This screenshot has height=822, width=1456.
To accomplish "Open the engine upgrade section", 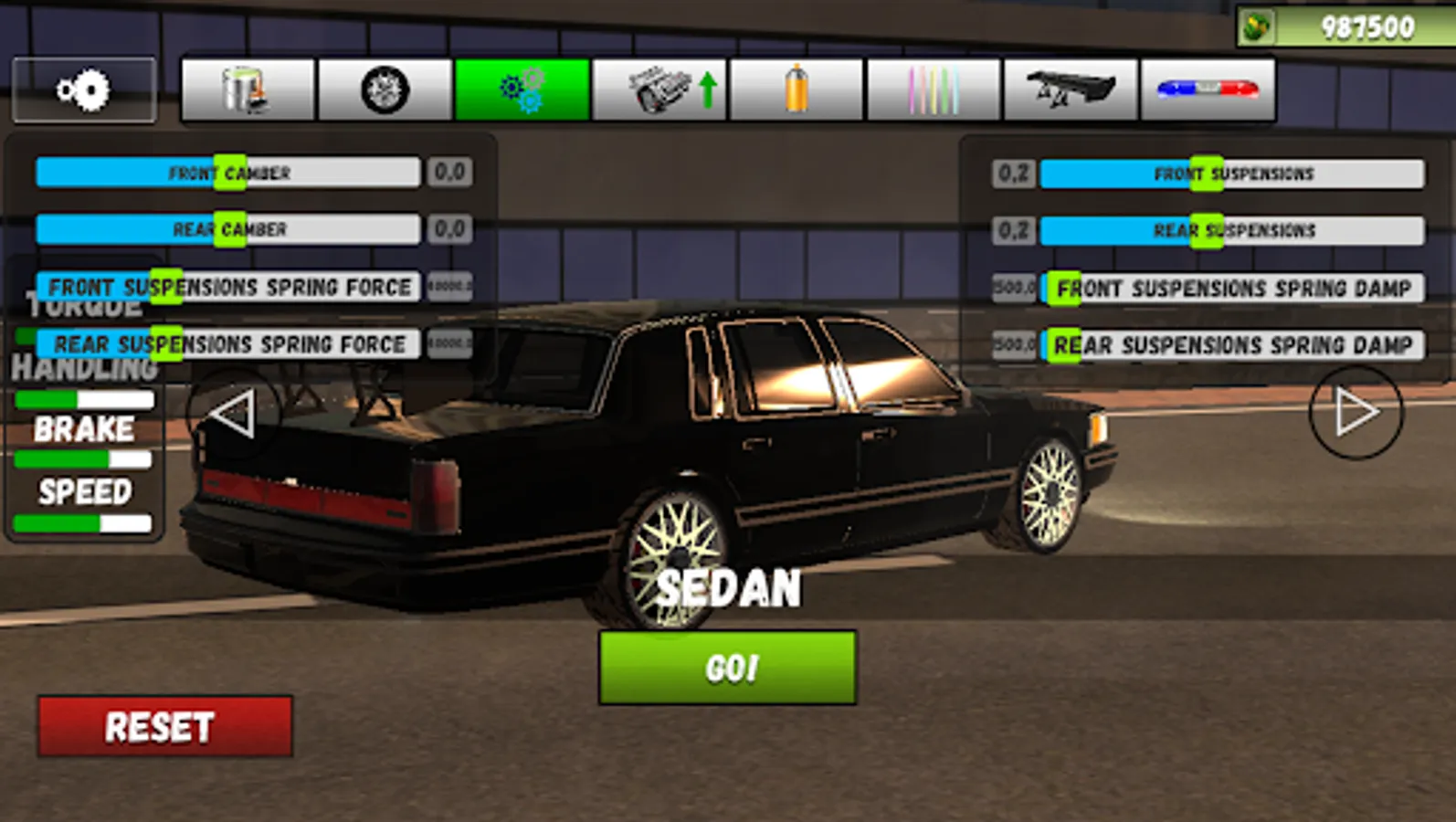I will pos(659,90).
